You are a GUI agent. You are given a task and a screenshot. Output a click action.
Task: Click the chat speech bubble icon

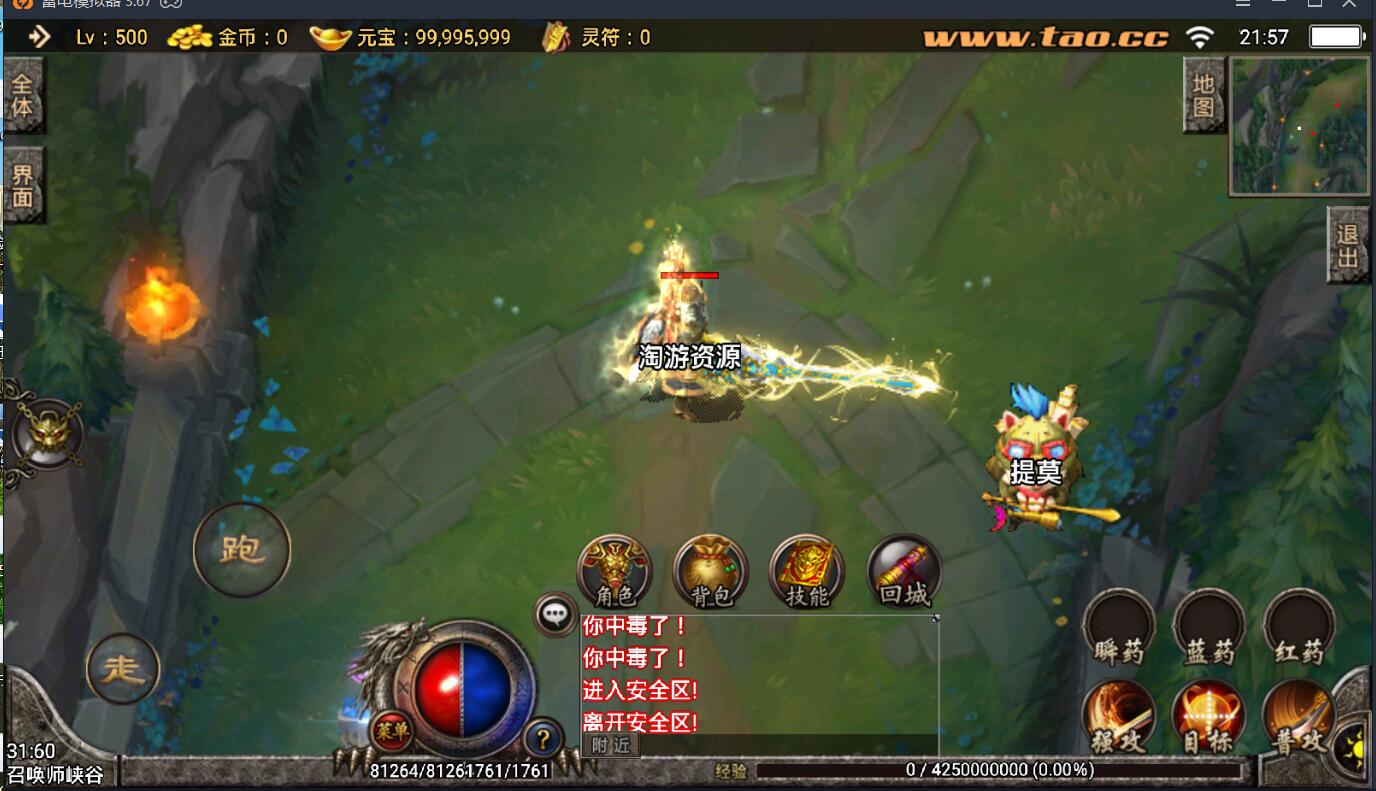(556, 614)
